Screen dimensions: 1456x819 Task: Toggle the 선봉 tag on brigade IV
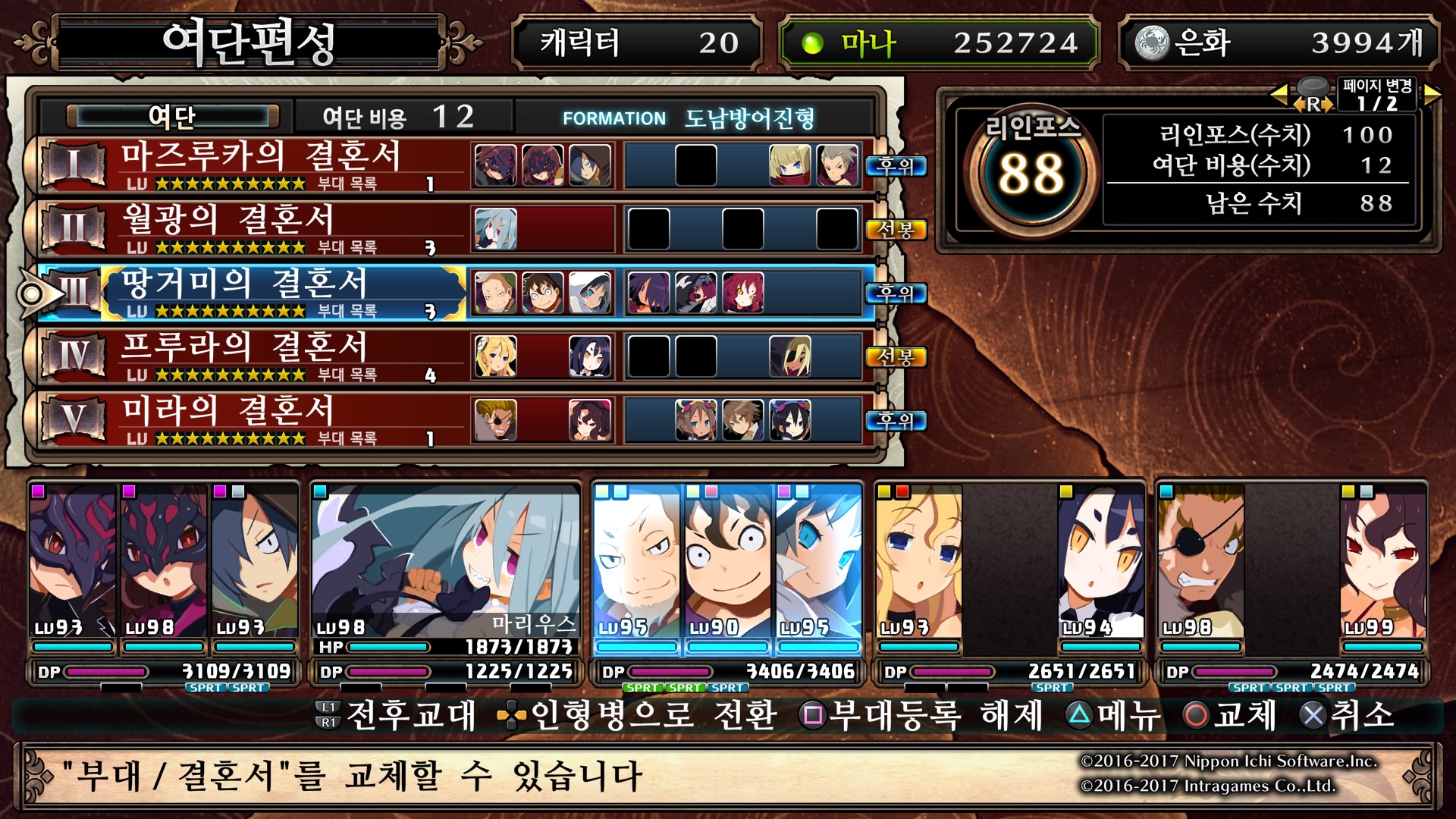pos(896,356)
